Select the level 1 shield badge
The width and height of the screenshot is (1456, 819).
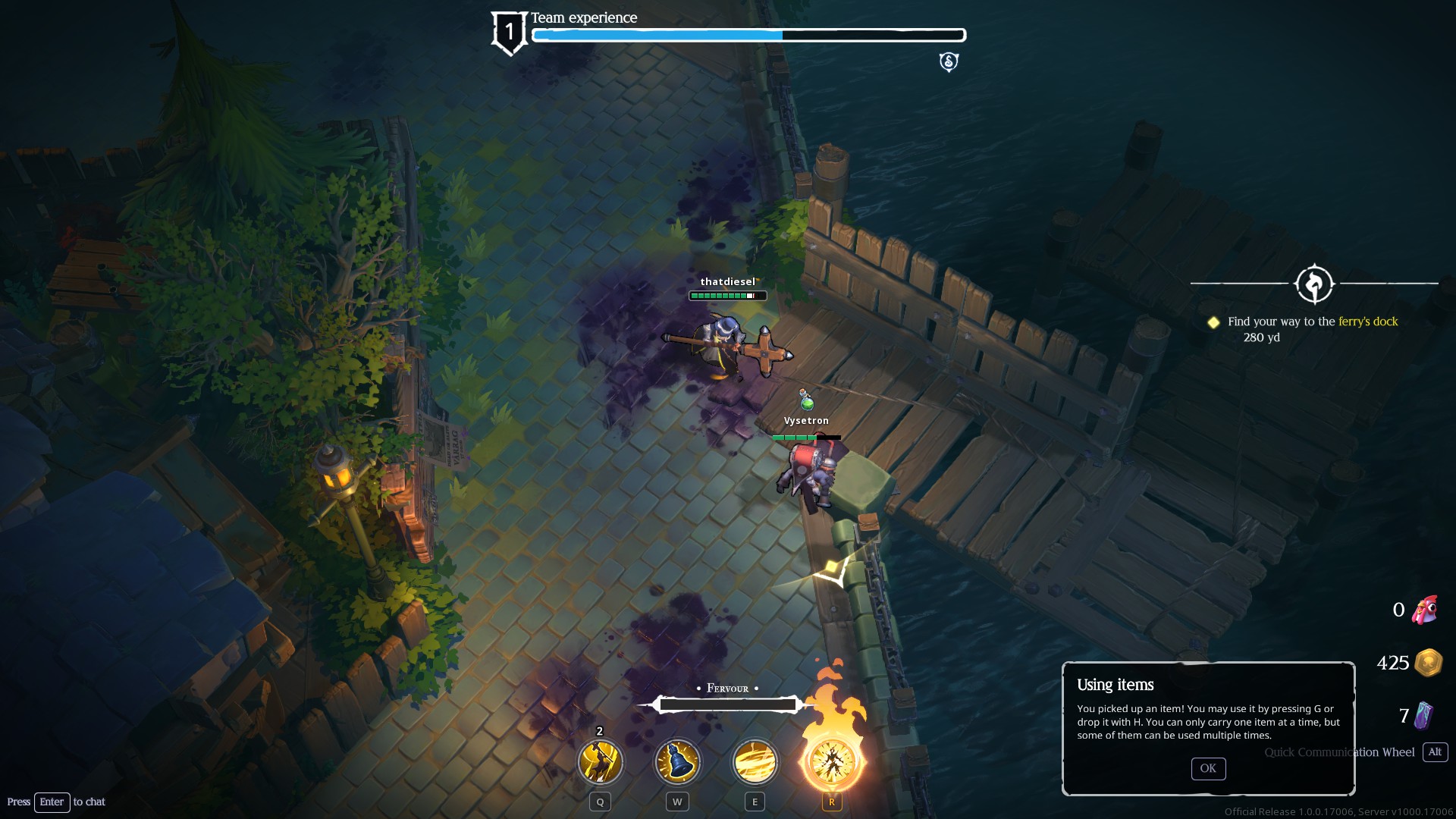pos(509,31)
